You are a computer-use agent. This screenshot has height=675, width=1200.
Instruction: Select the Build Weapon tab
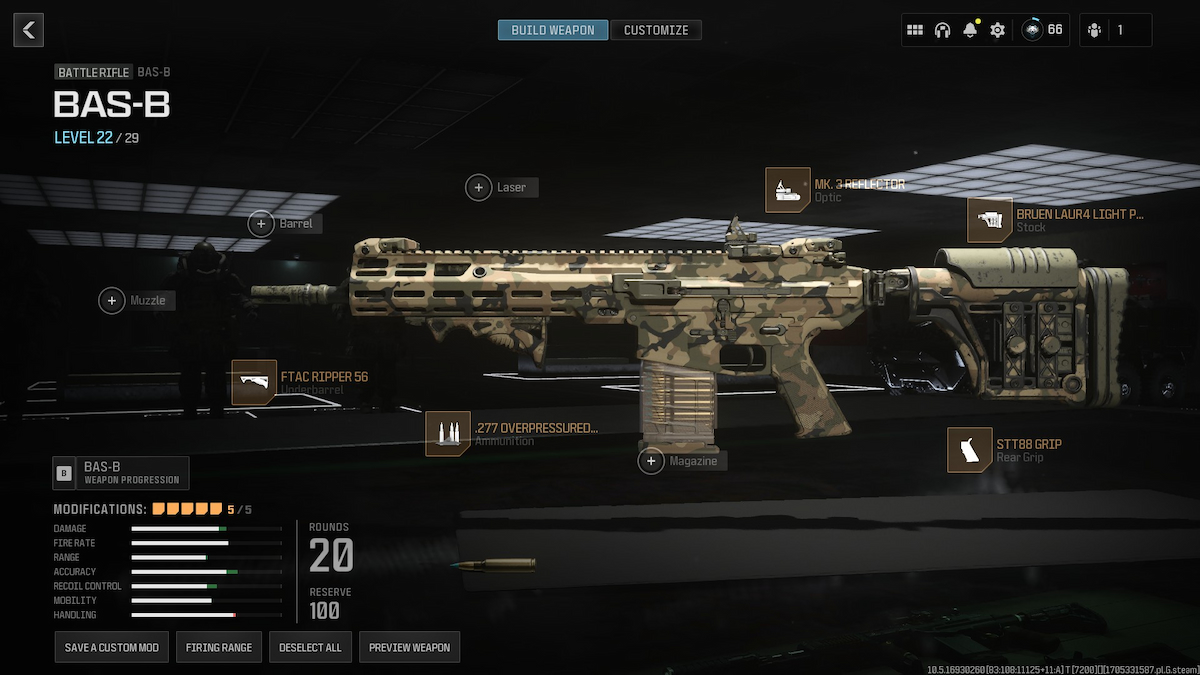pyautogui.click(x=552, y=30)
